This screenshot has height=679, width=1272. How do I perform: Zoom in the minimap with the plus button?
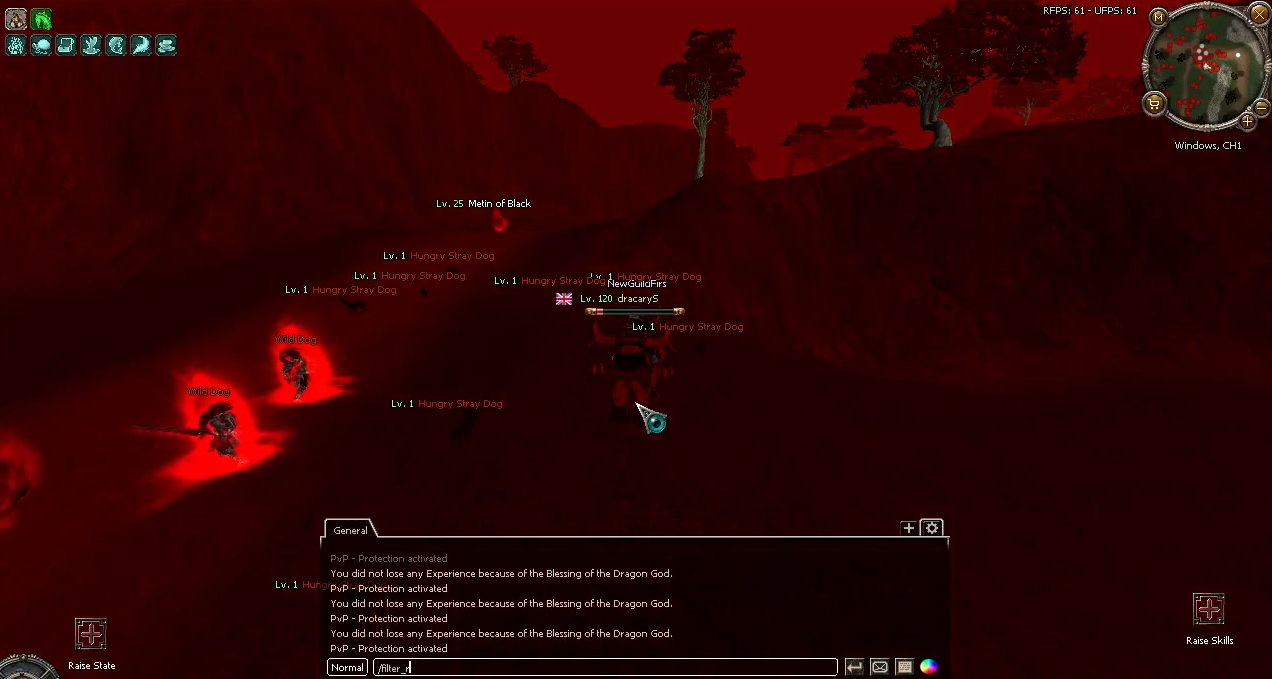[x=1248, y=121]
